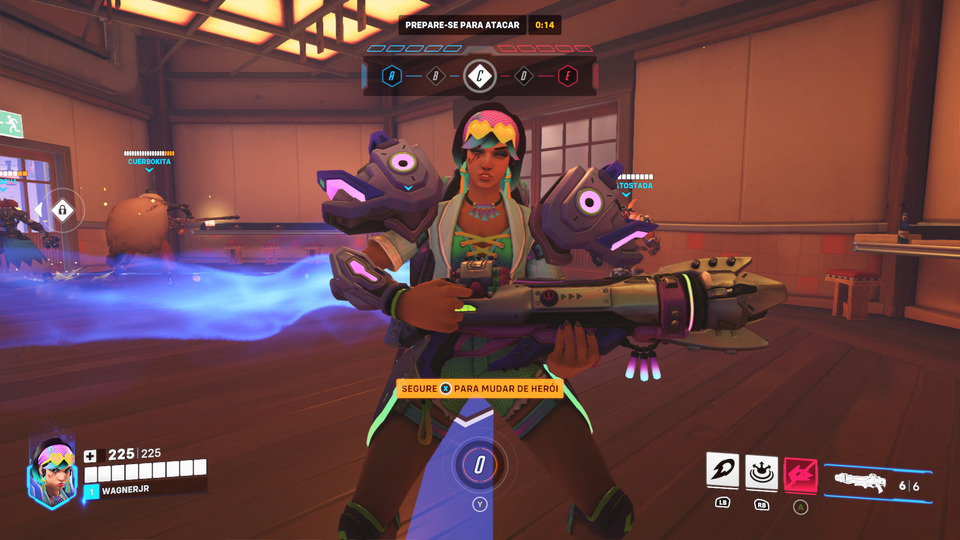960x540 pixels.
Task: Select the highlighted objective C marker
Action: (x=480, y=75)
